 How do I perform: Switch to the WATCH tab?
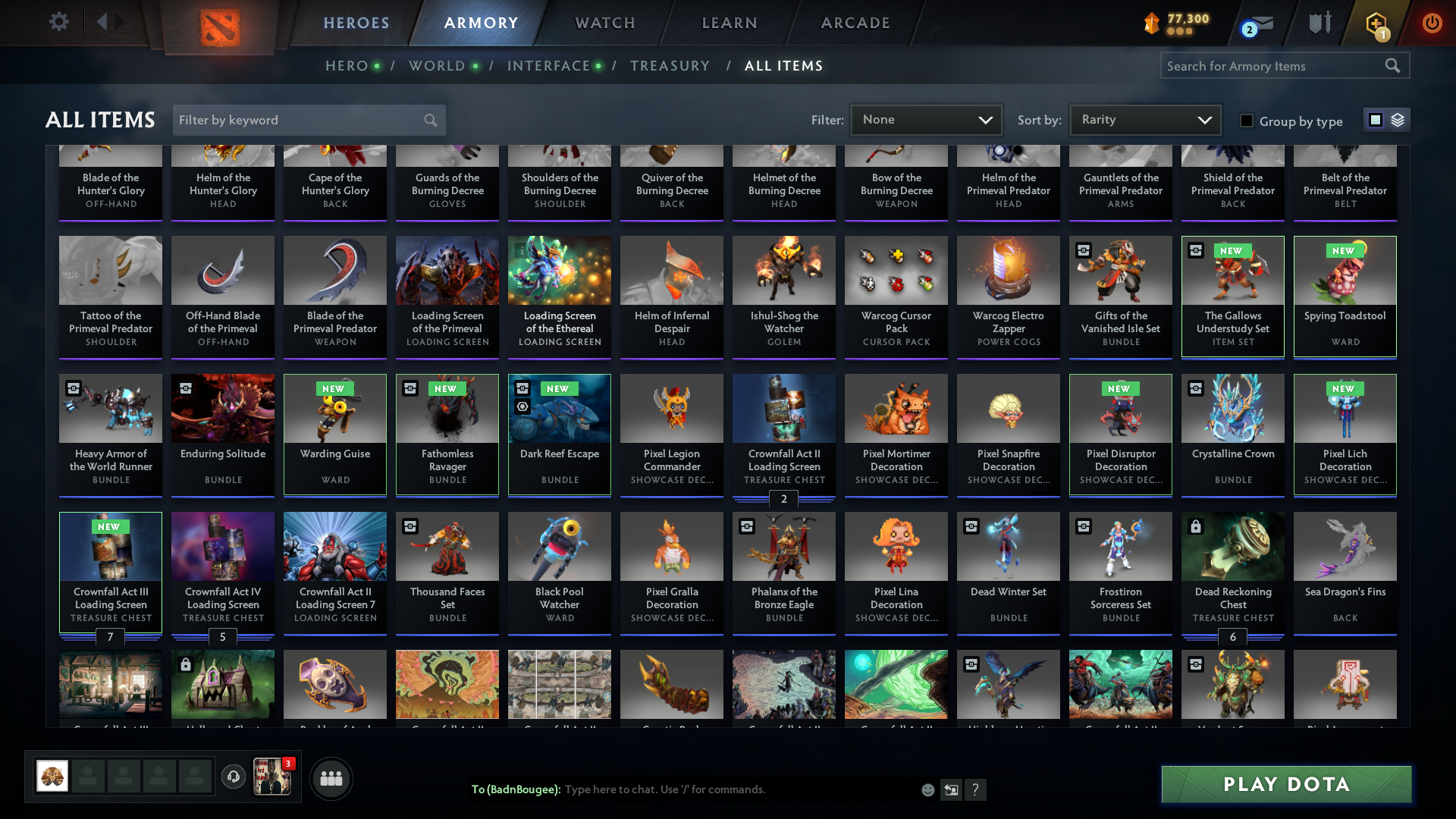[x=604, y=23]
